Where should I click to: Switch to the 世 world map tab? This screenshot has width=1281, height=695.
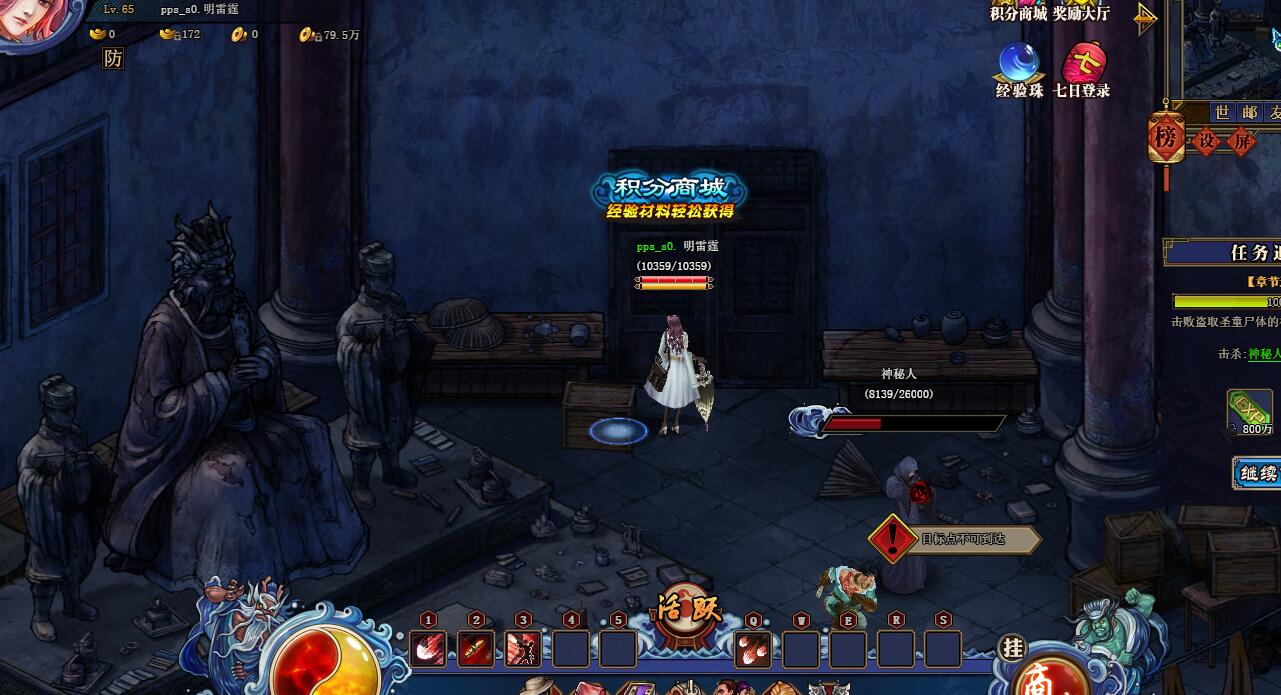point(1222,112)
